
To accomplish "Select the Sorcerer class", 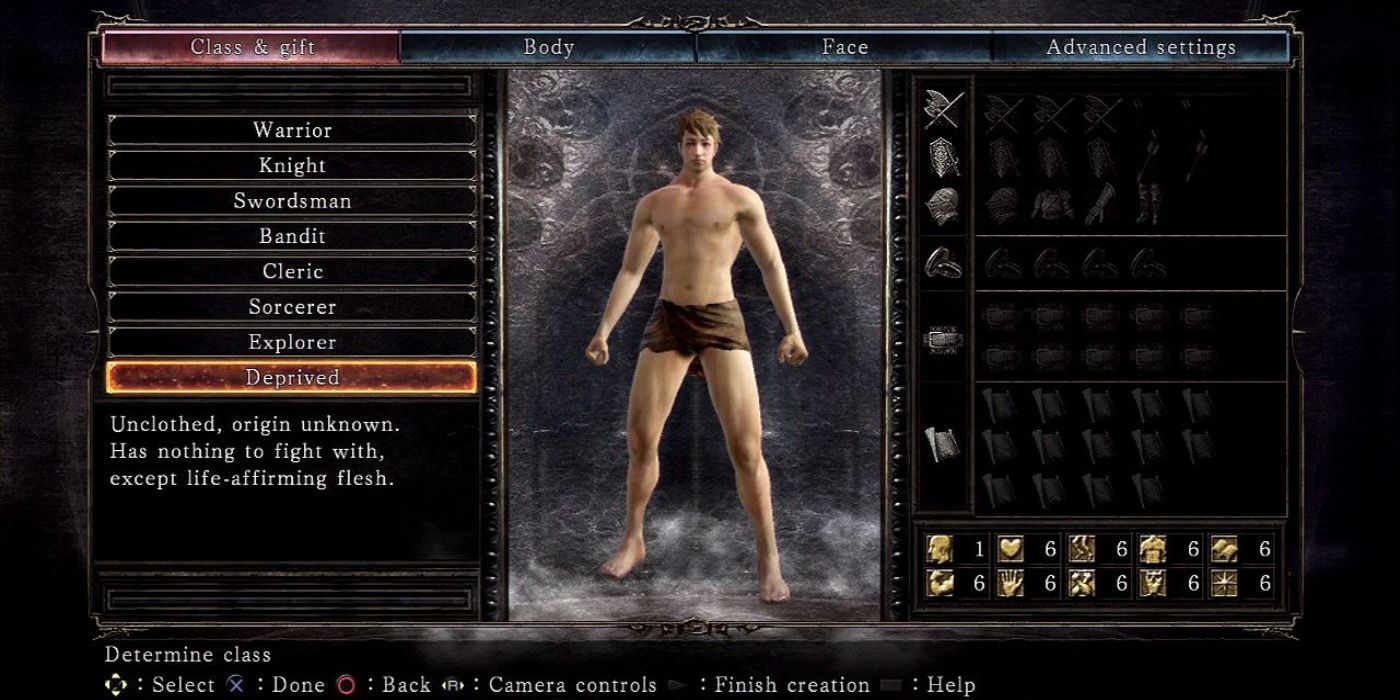I will pyautogui.click(x=292, y=307).
